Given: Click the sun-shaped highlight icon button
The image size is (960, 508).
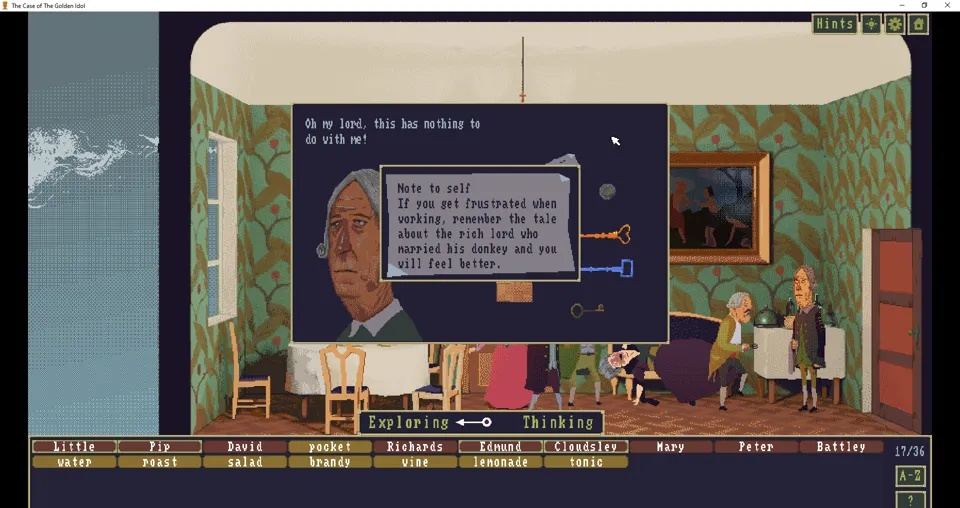Looking at the screenshot, I should [872, 24].
